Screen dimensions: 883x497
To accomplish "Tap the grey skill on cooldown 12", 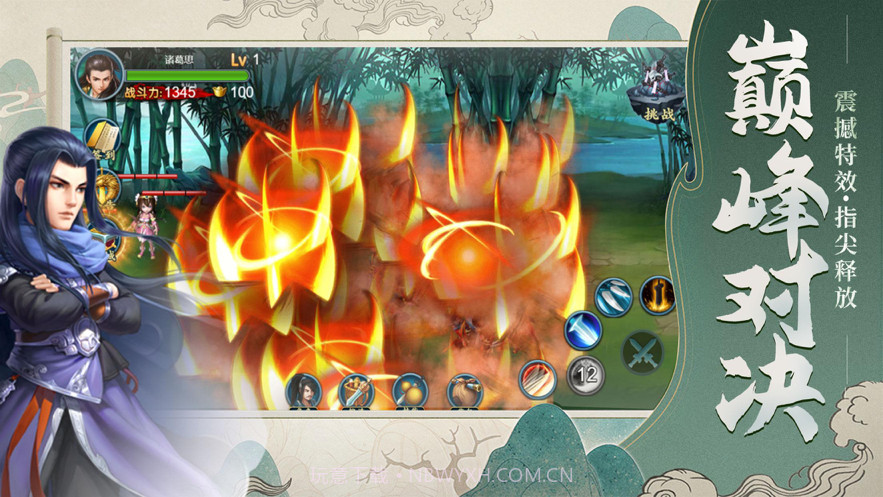I will [585, 376].
